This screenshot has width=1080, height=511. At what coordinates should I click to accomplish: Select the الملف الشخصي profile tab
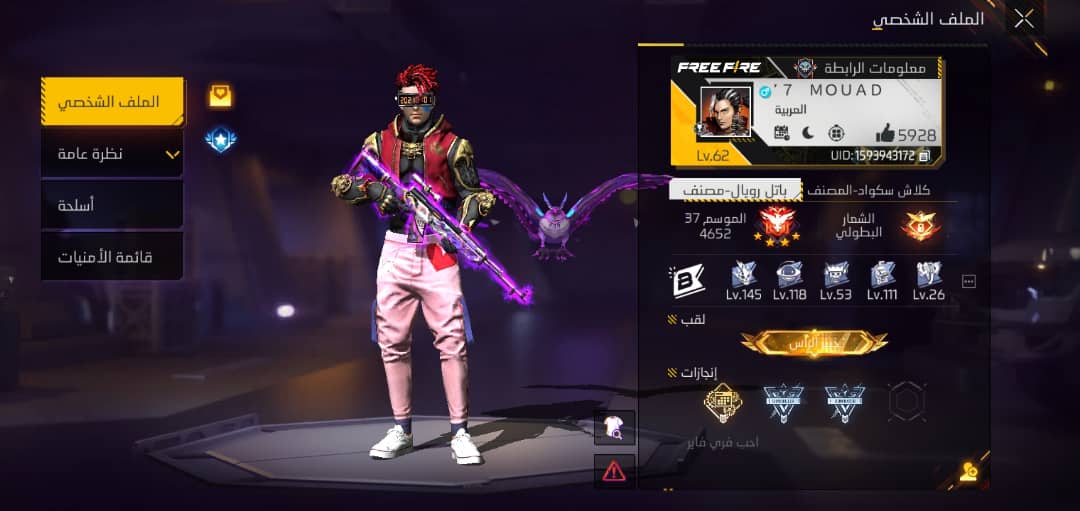[112, 102]
